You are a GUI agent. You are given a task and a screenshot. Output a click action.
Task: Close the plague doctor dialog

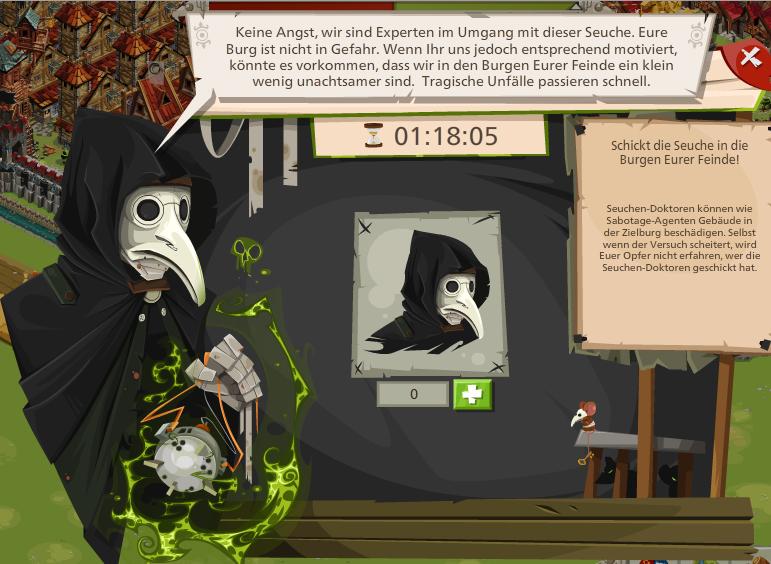[749, 58]
